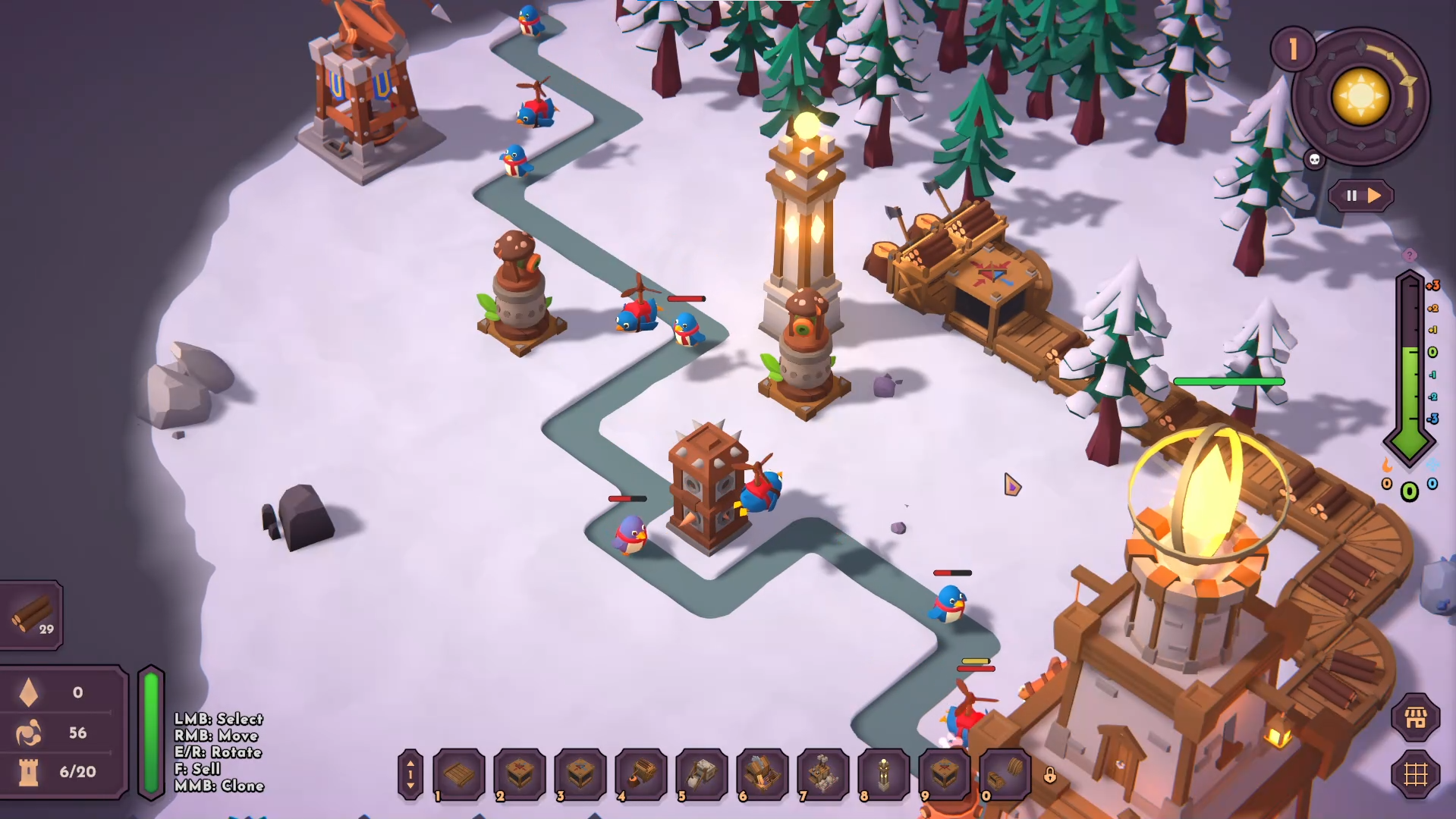Image resolution: width=1456 pixels, height=819 pixels.
Task: Select the cannon barrel building in slot 4
Action: [638, 775]
